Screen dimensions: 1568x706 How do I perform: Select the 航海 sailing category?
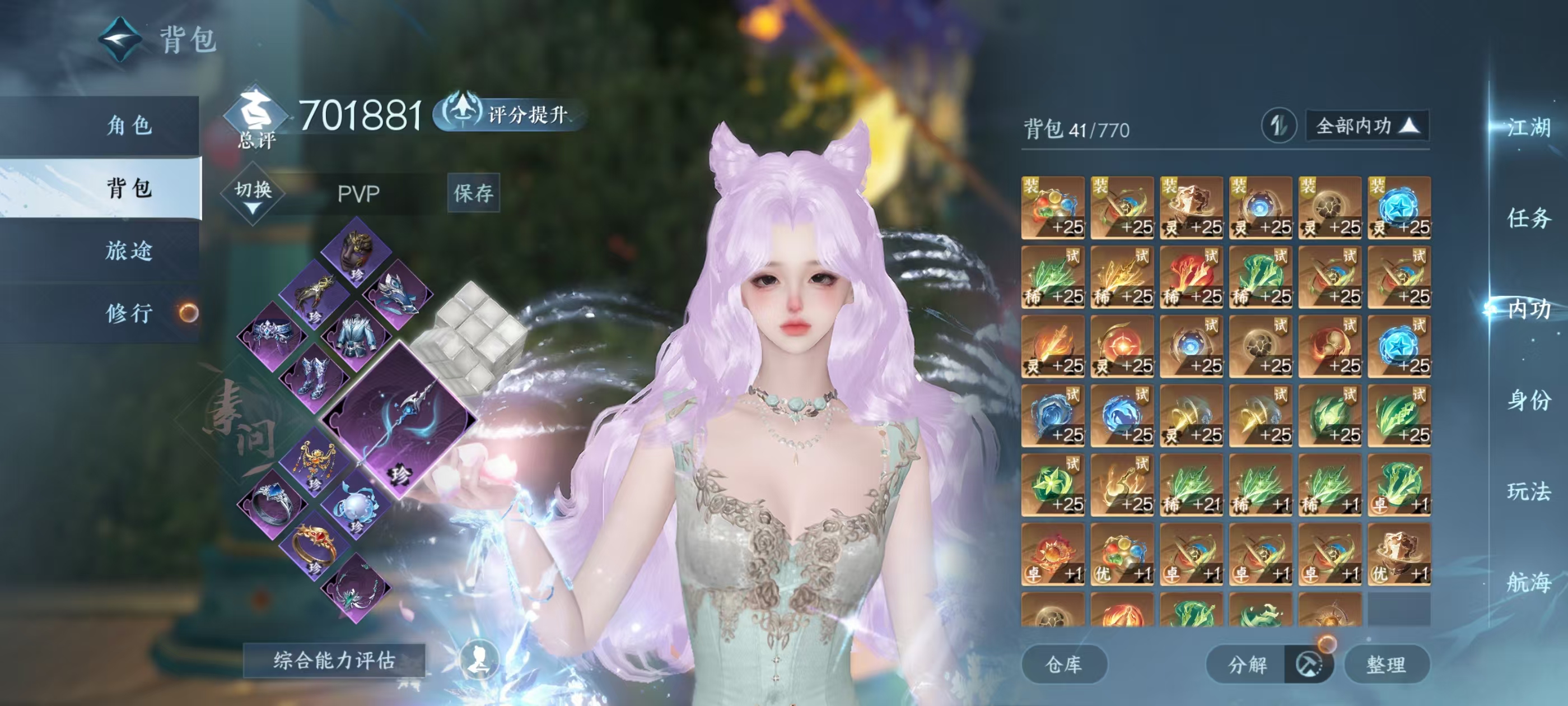pos(1528,582)
